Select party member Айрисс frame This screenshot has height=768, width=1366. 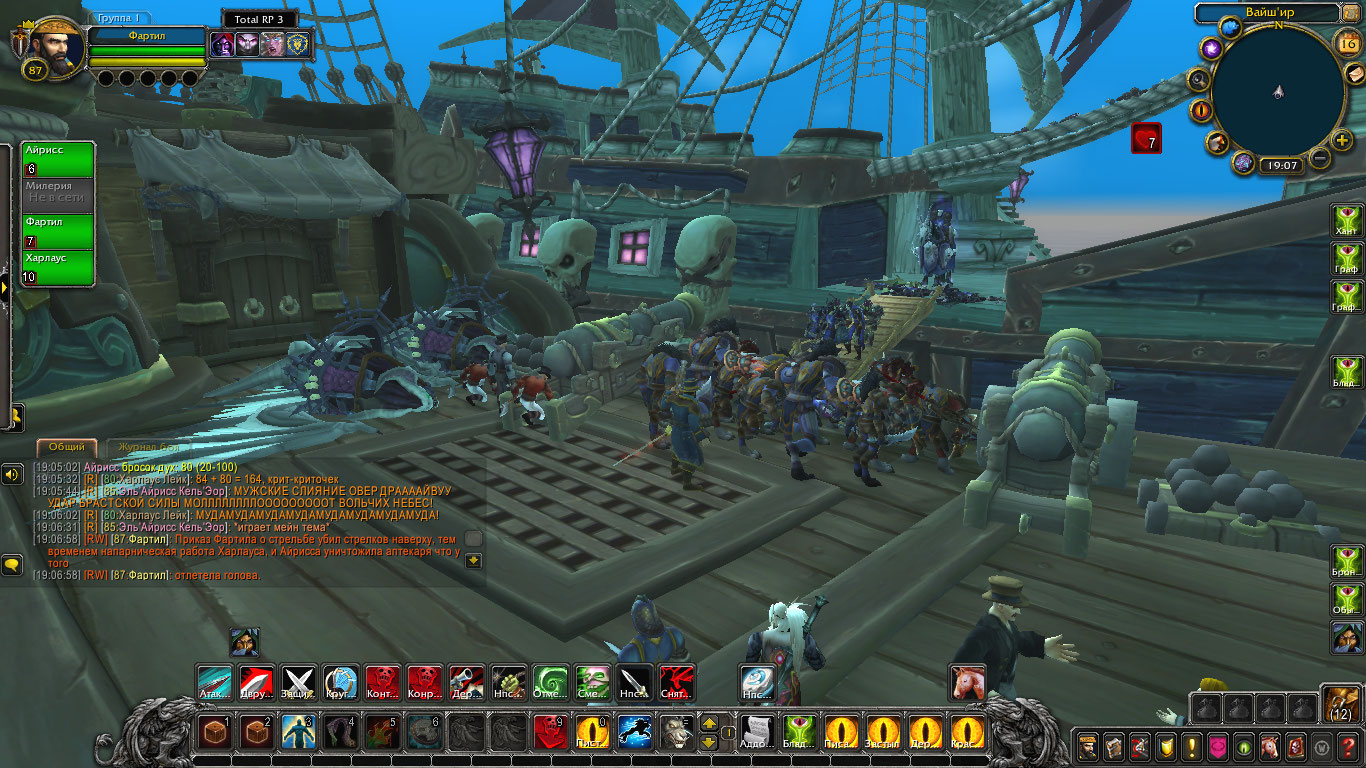coord(58,160)
